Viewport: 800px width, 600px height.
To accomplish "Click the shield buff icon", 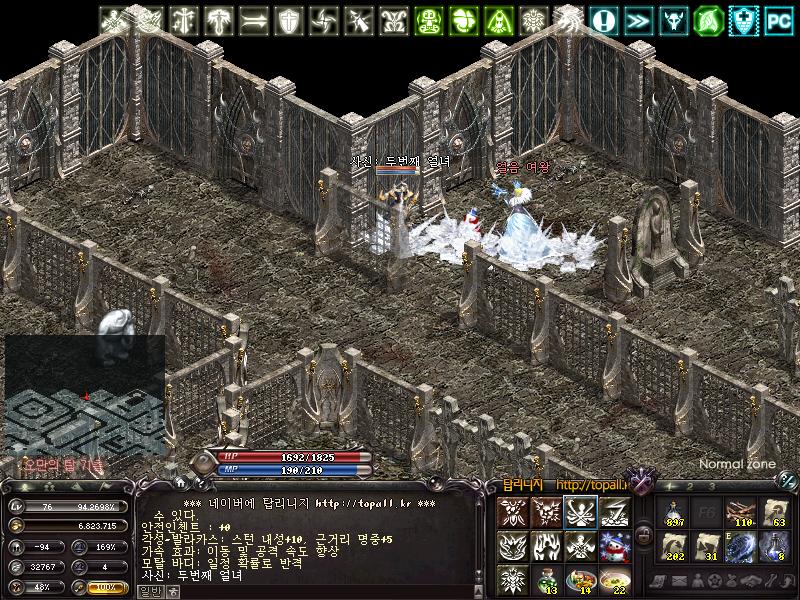I will 289,19.
